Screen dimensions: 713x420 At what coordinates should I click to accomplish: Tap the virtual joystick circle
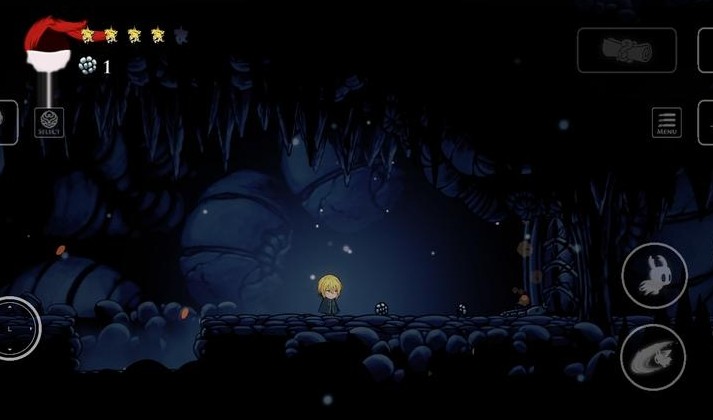[x=14, y=328]
